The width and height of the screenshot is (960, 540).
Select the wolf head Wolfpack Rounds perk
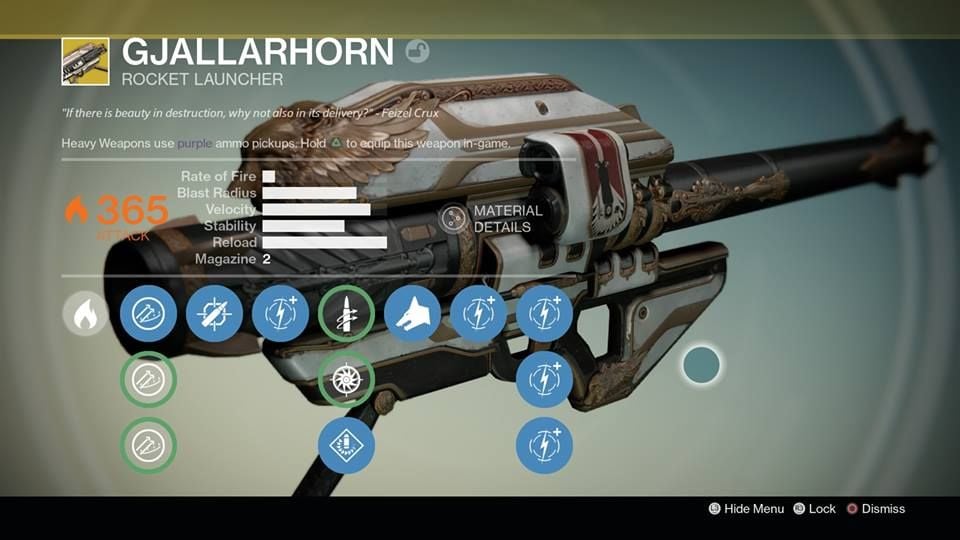[412, 314]
